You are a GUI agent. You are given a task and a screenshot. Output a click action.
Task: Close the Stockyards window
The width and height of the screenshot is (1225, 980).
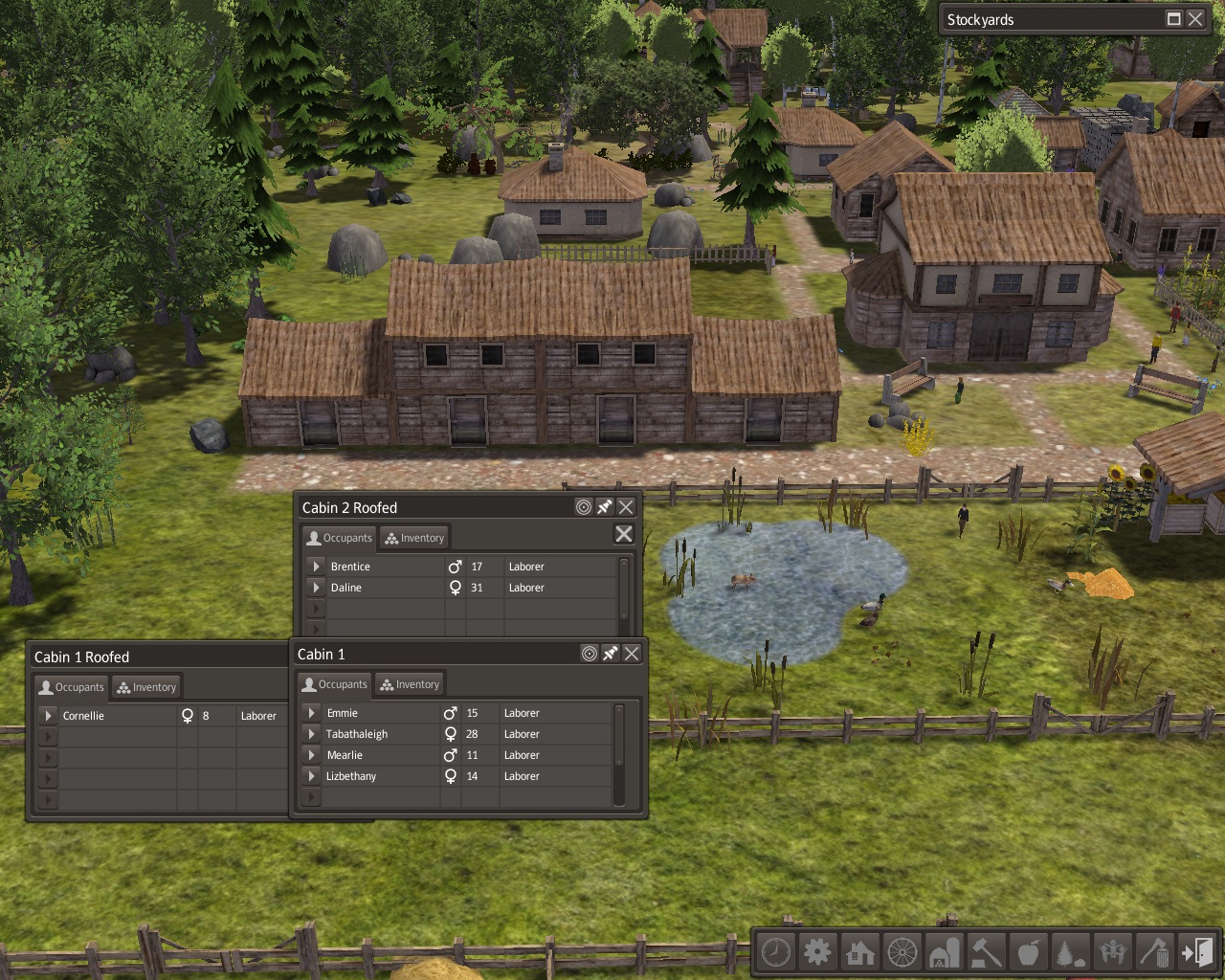(x=1195, y=19)
